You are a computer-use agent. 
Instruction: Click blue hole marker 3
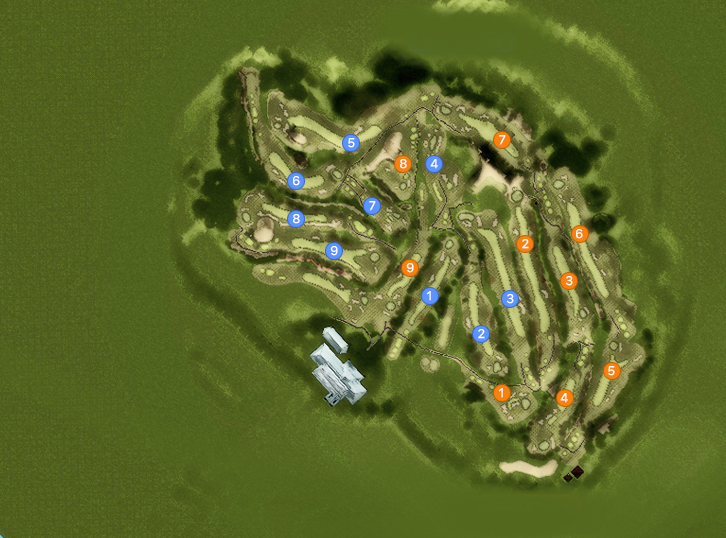(x=510, y=299)
